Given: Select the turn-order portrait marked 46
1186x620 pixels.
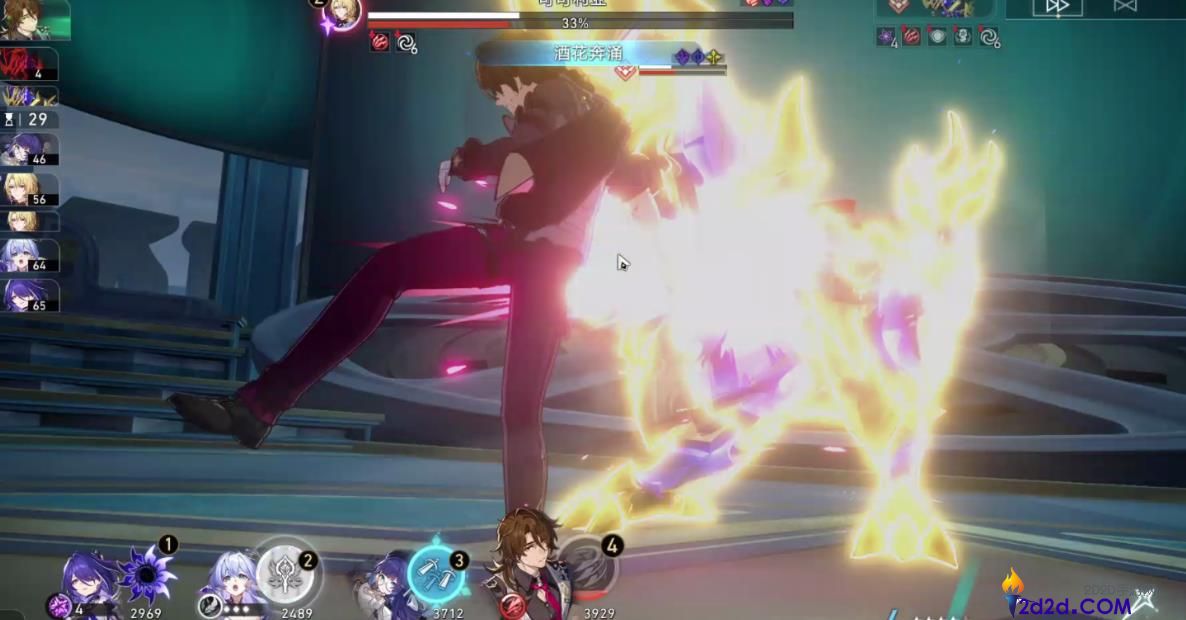Looking at the screenshot, I should [x=28, y=150].
